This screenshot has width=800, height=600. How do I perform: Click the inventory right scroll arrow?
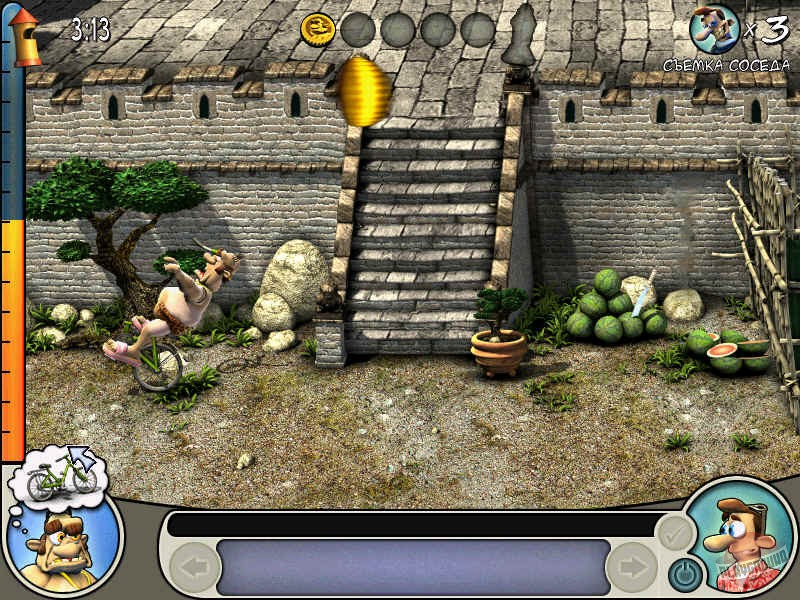pyautogui.click(x=632, y=569)
